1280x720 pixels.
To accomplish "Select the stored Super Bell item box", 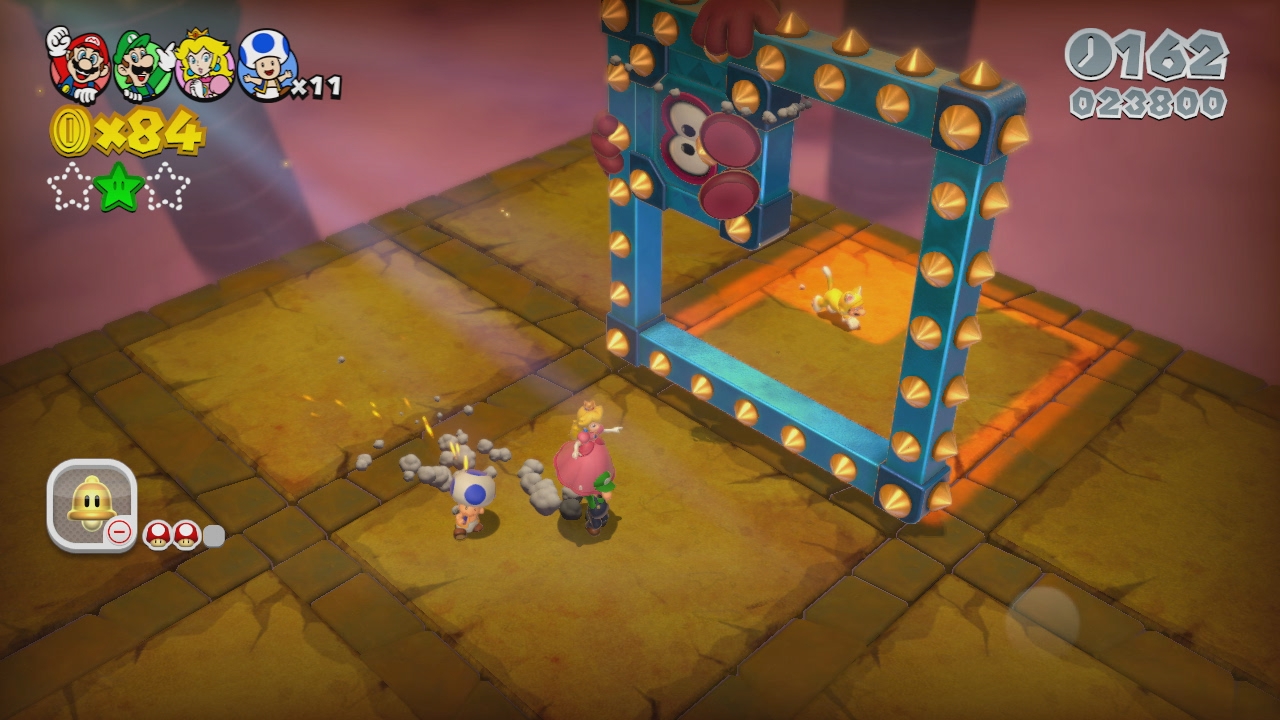I will click(x=91, y=504).
